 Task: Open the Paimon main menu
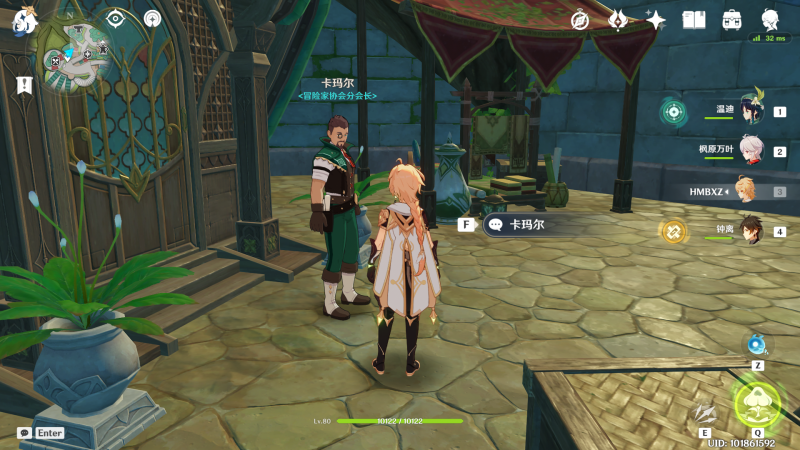(x=24, y=20)
